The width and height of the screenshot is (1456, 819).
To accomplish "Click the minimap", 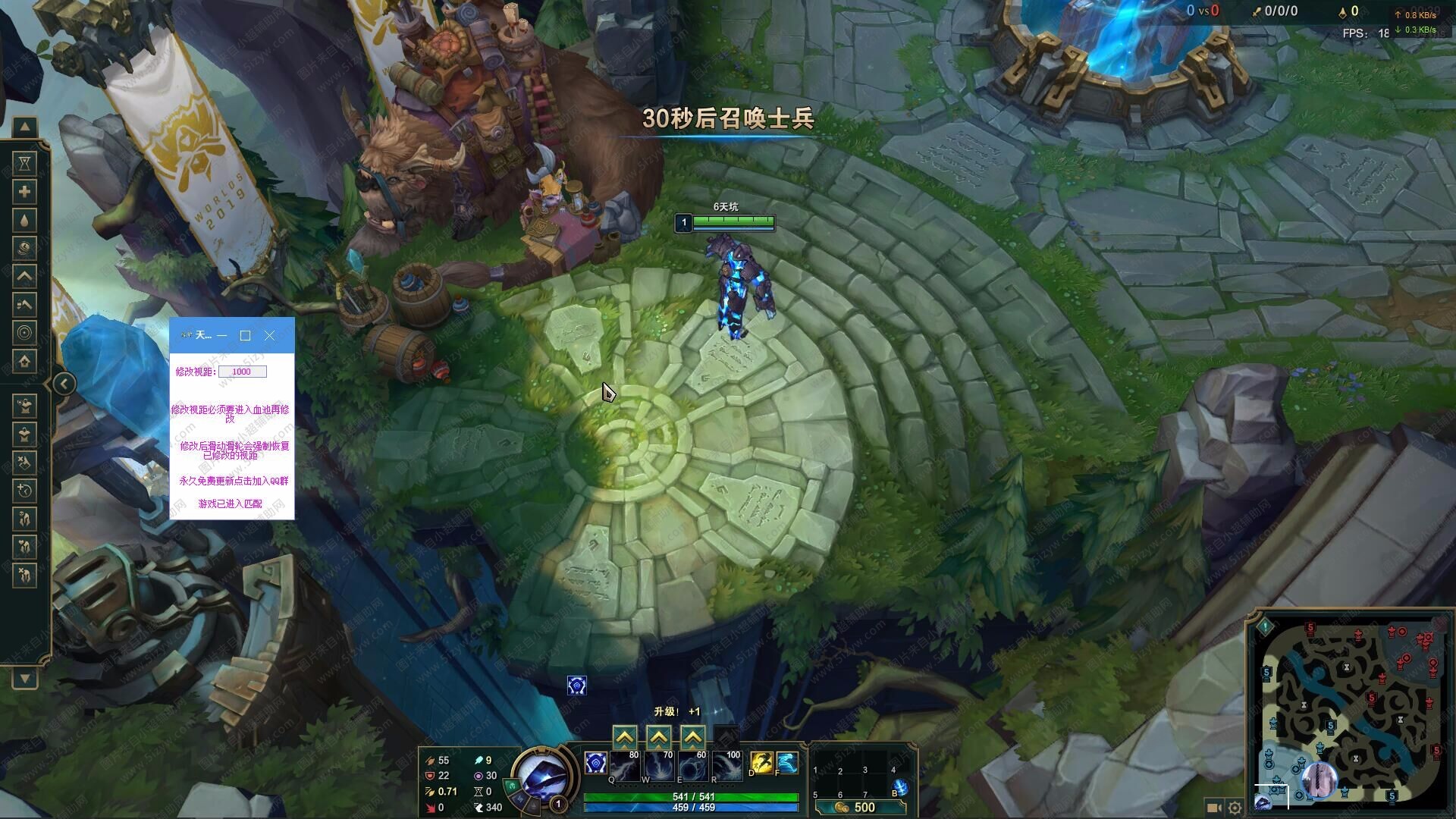I will pos(1351,713).
